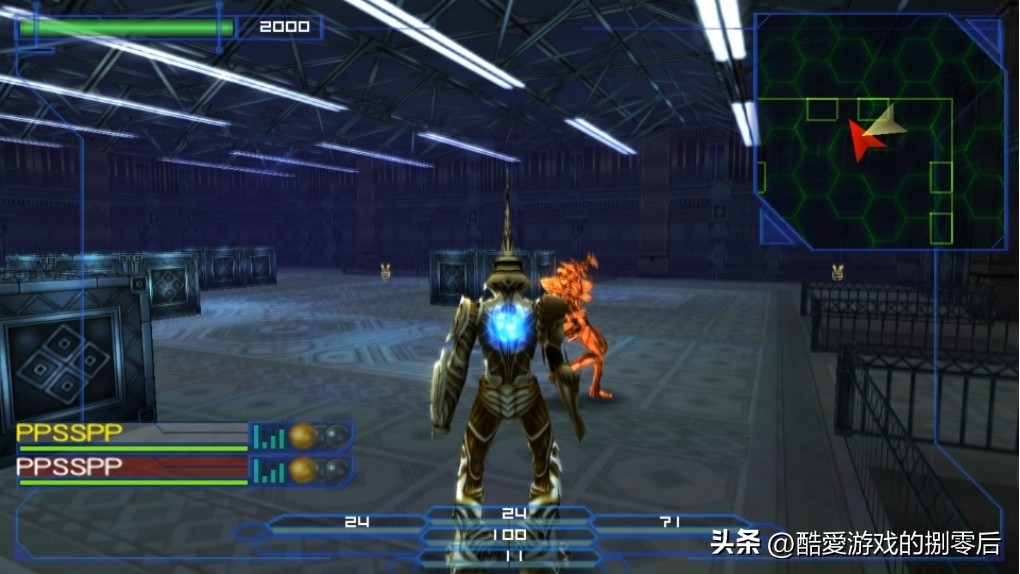This screenshot has height=574, width=1020.
Task: Select the yellow PPSSPP player entry
Action: tap(70, 434)
